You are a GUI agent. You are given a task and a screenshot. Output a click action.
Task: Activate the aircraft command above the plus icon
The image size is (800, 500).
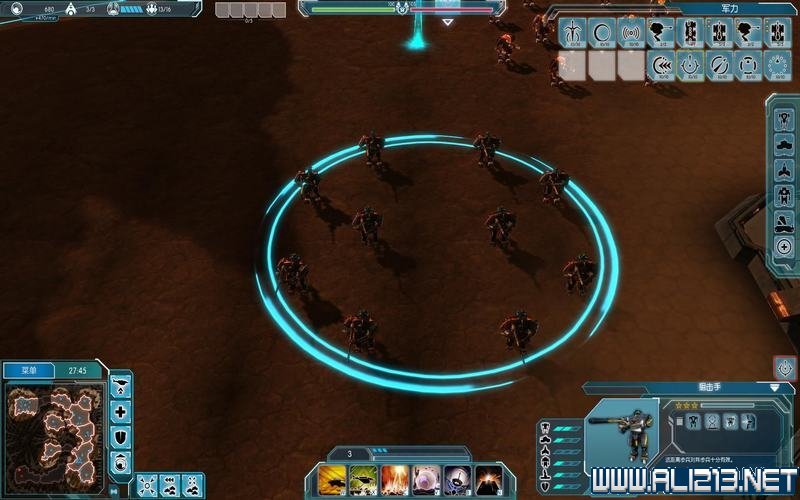(x=121, y=387)
